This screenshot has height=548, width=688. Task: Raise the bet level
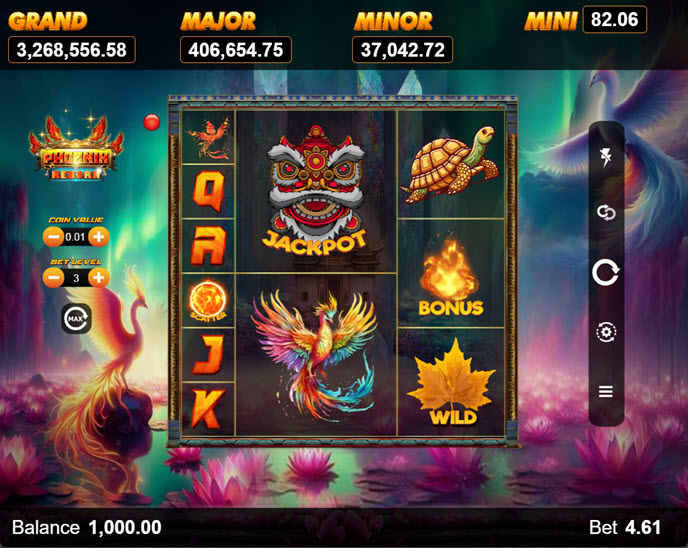pyautogui.click(x=99, y=278)
